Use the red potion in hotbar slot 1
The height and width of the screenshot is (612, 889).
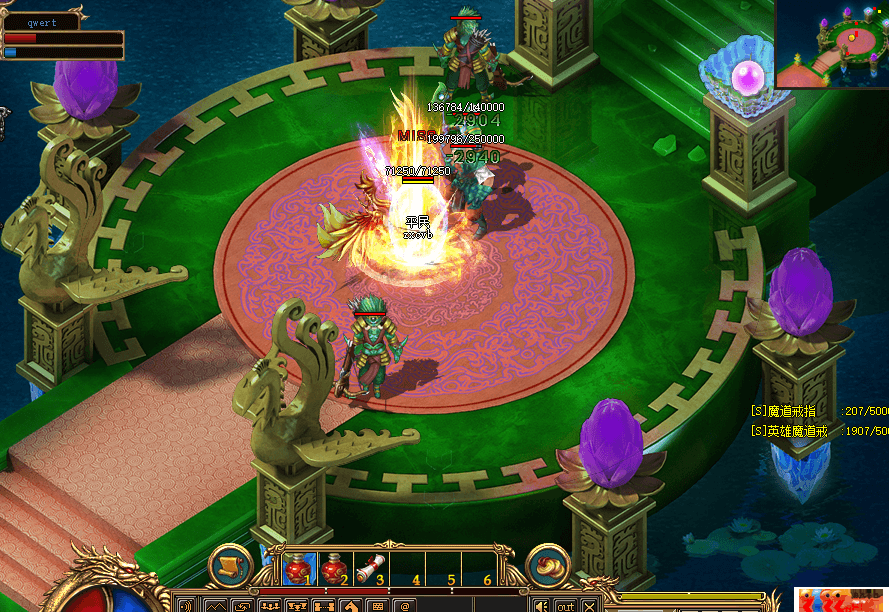(x=297, y=569)
